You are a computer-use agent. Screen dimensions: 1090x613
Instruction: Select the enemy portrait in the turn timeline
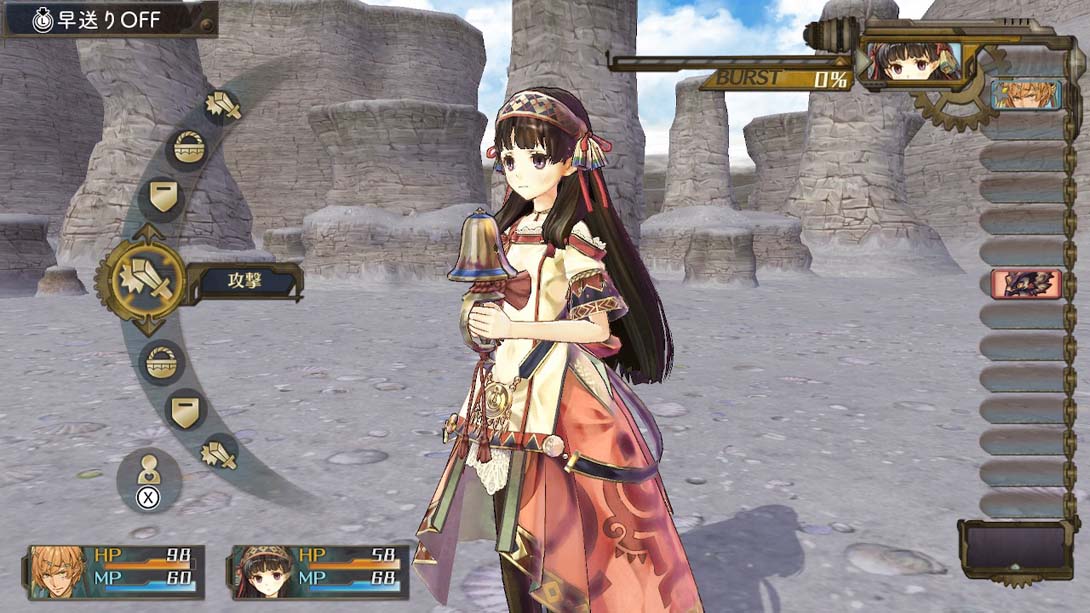pos(1026,283)
